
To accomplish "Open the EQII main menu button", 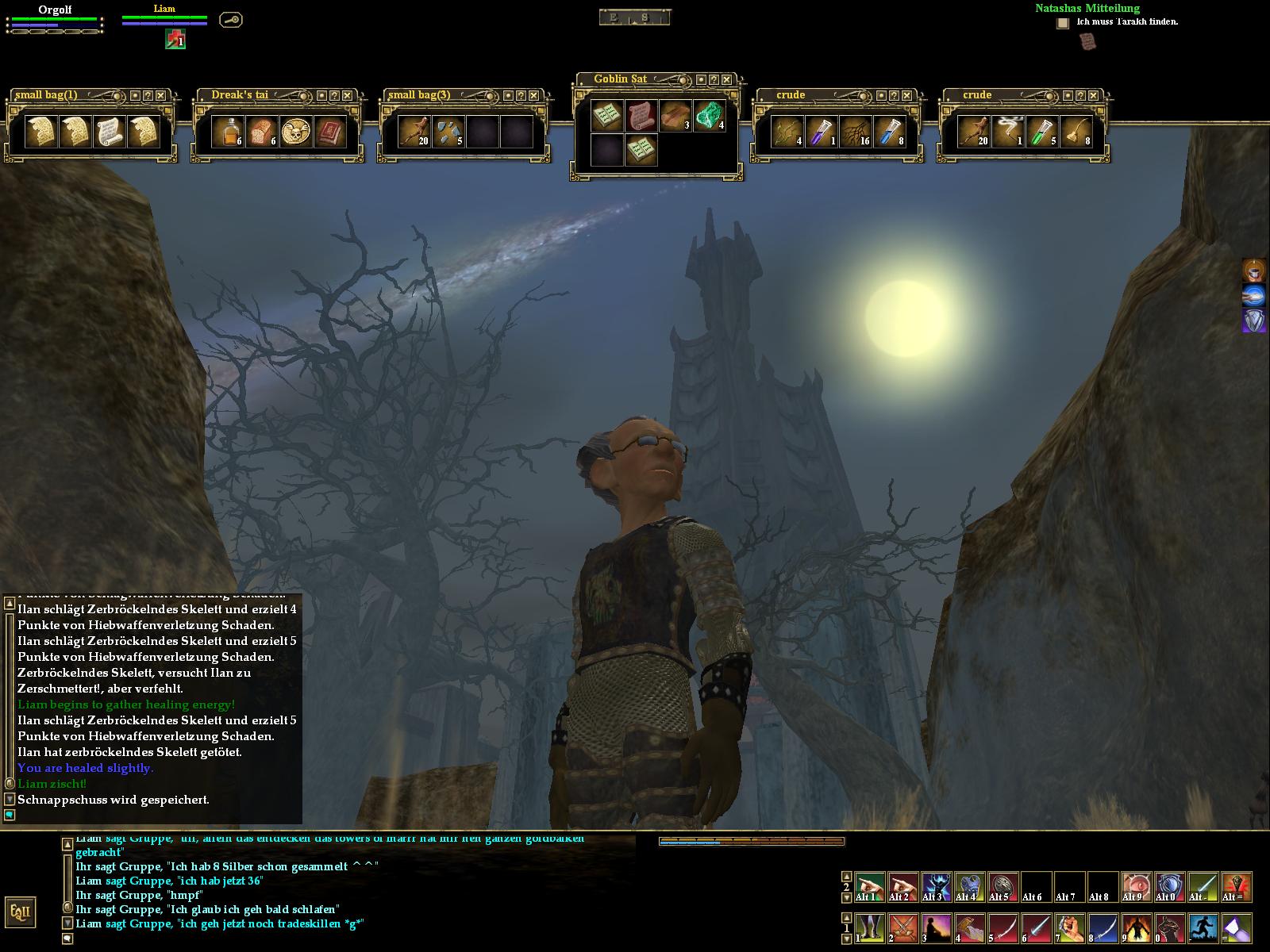I will [x=19, y=912].
